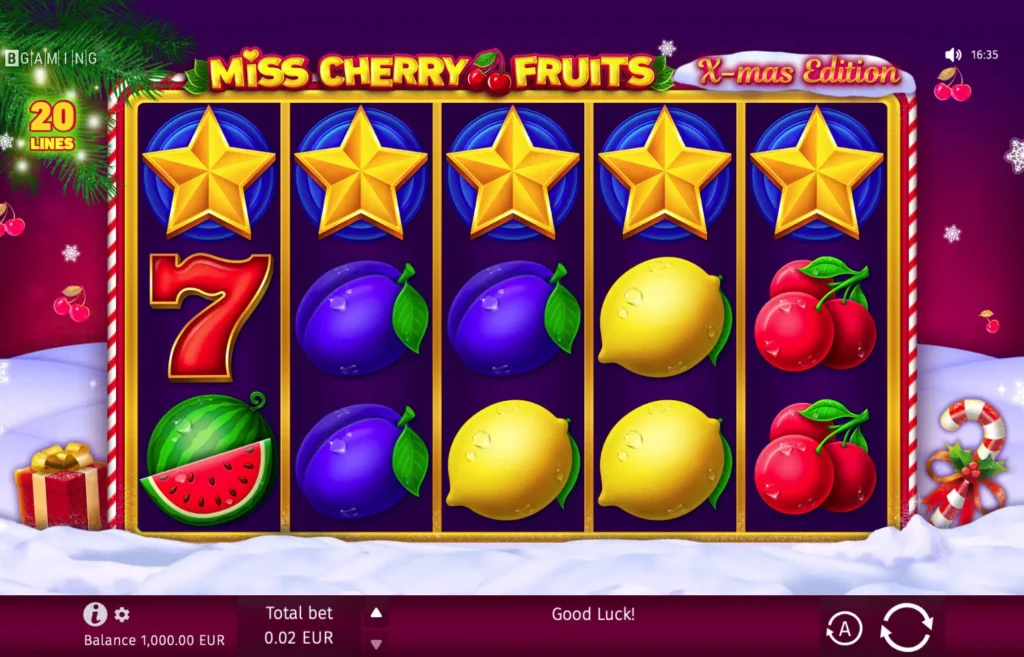Decrease the total bet with the down arrow
Screen dimensions: 1024x657
377,643
